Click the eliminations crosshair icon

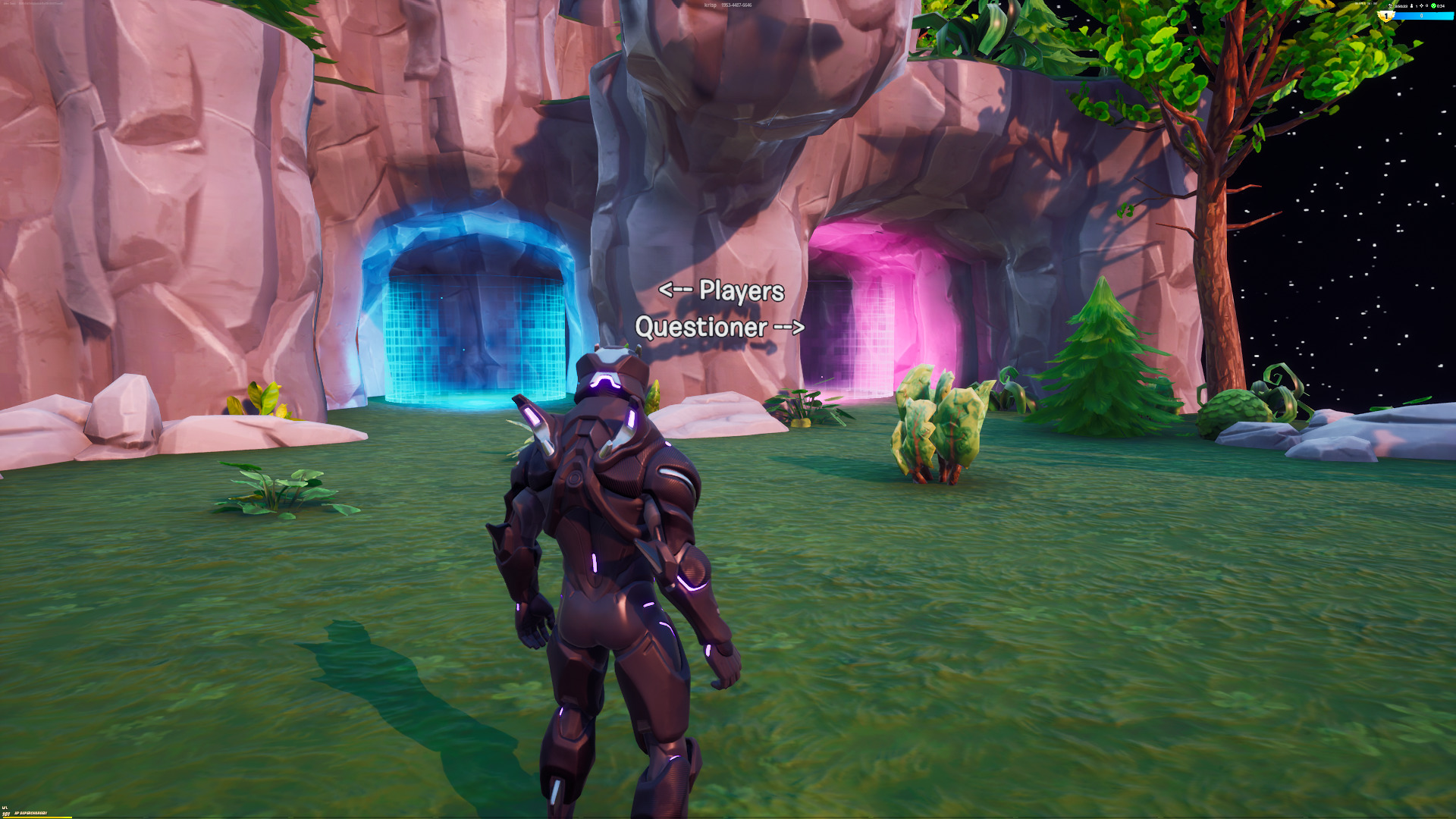tap(1421, 6)
